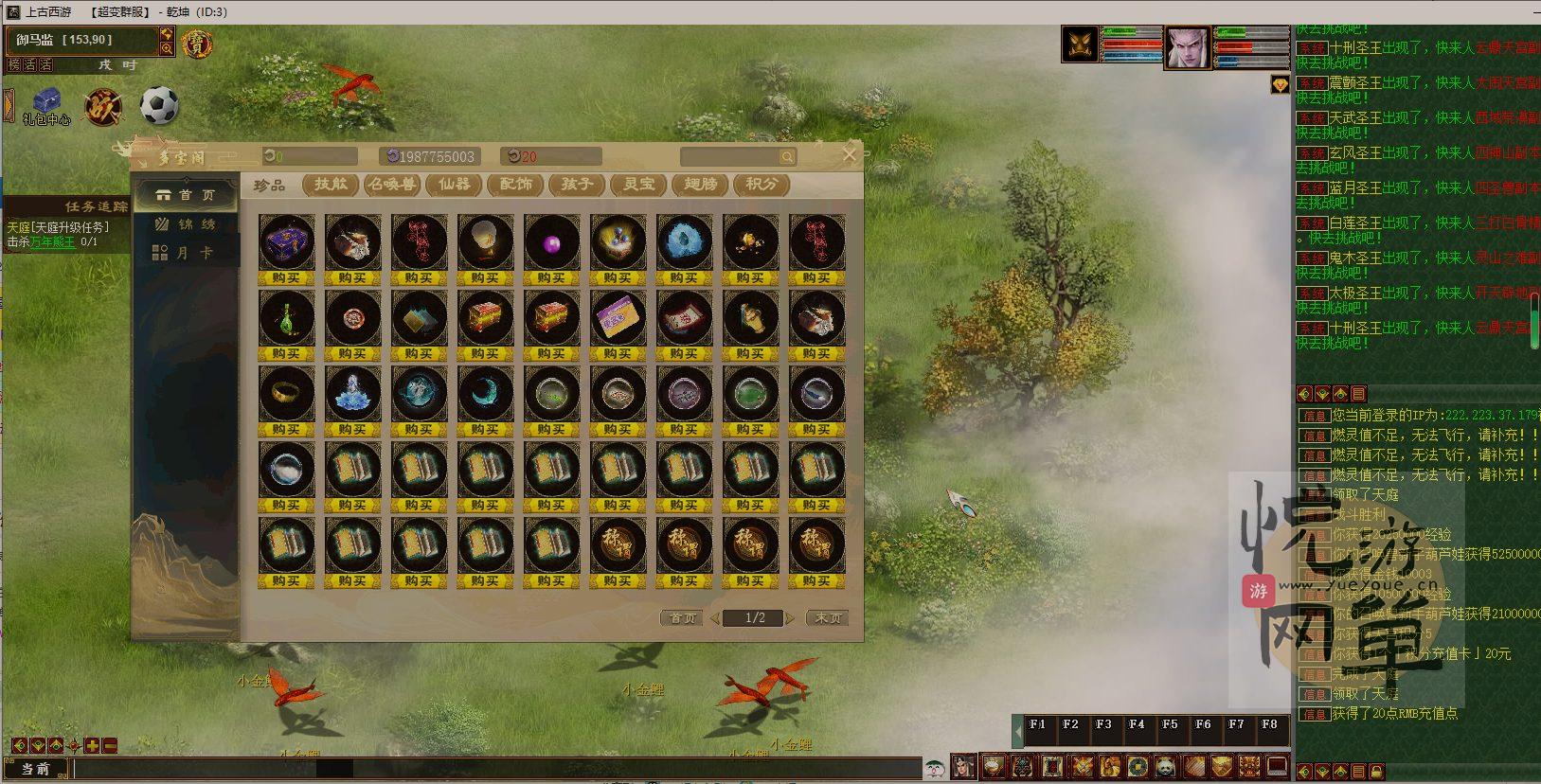
Task: Switch to the 孩子 category tab
Action: point(577,185)
